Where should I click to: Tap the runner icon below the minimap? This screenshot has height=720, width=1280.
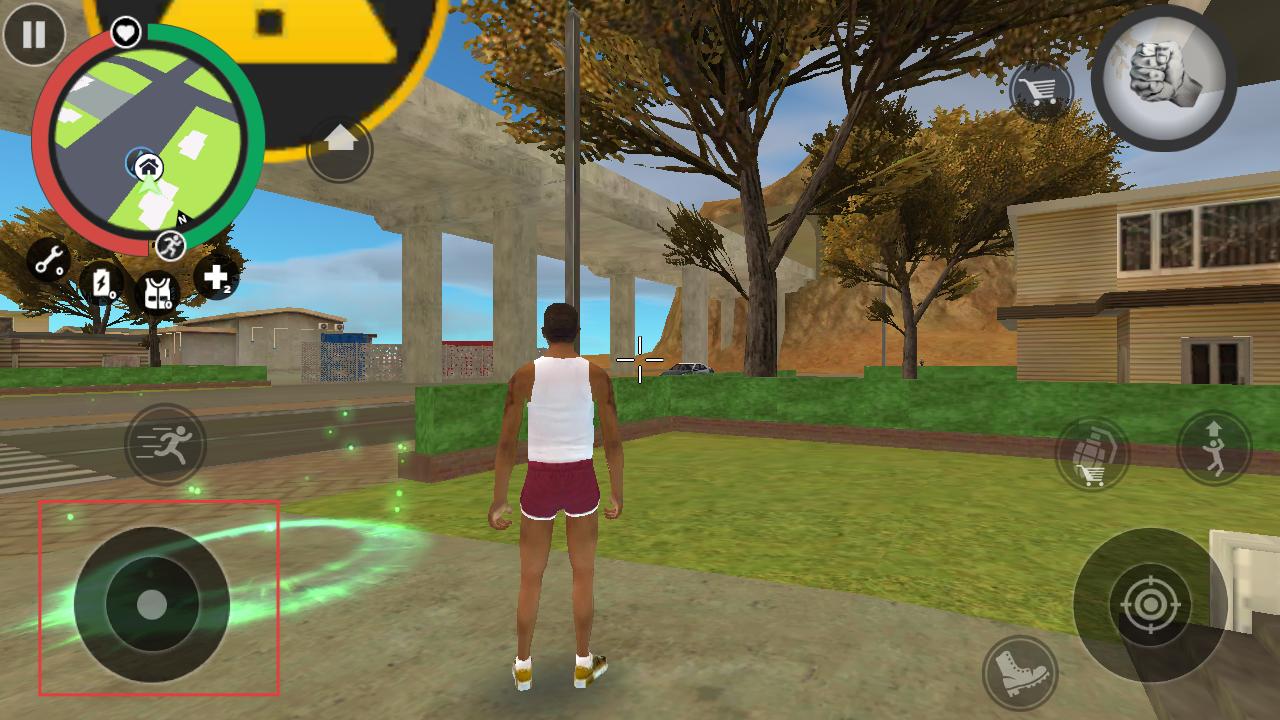[170, 245]
